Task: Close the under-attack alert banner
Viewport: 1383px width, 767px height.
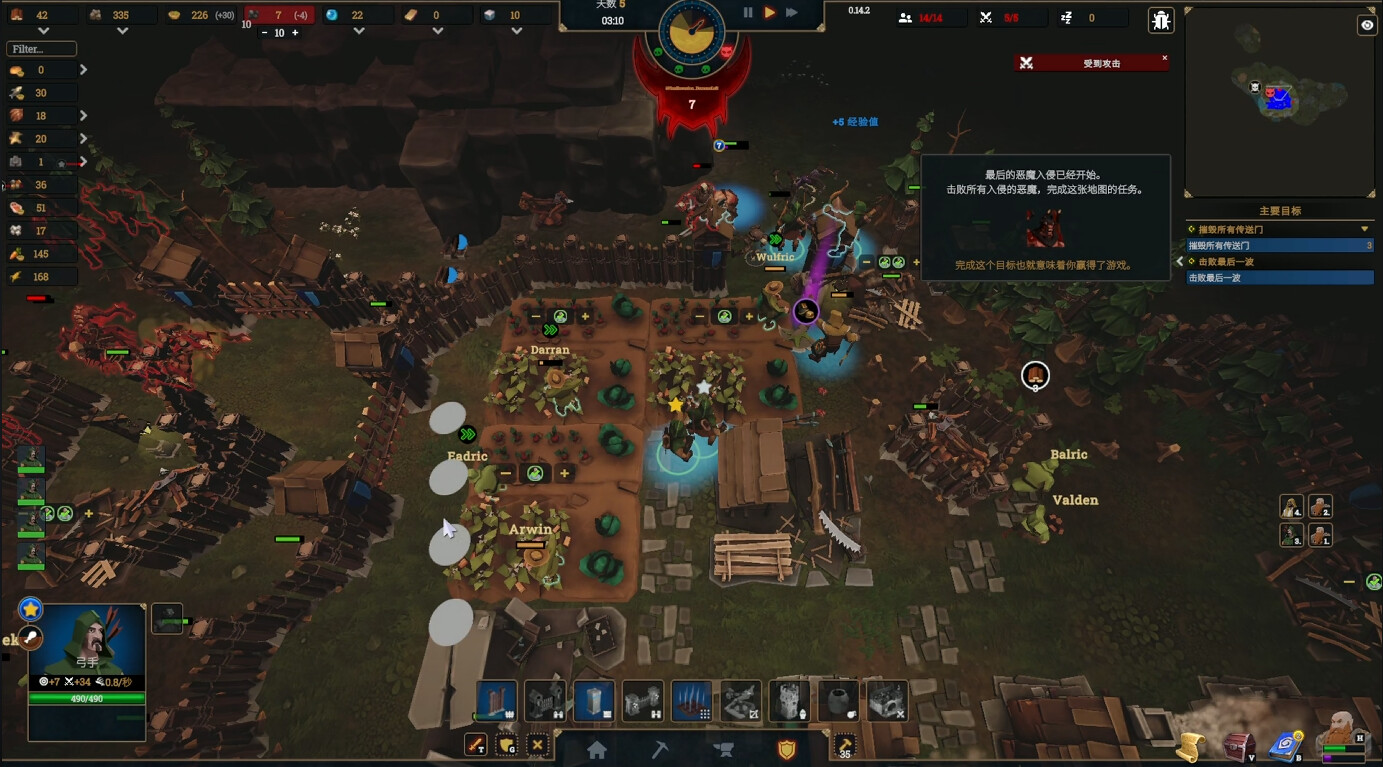Action: (x=1164, y=58)
